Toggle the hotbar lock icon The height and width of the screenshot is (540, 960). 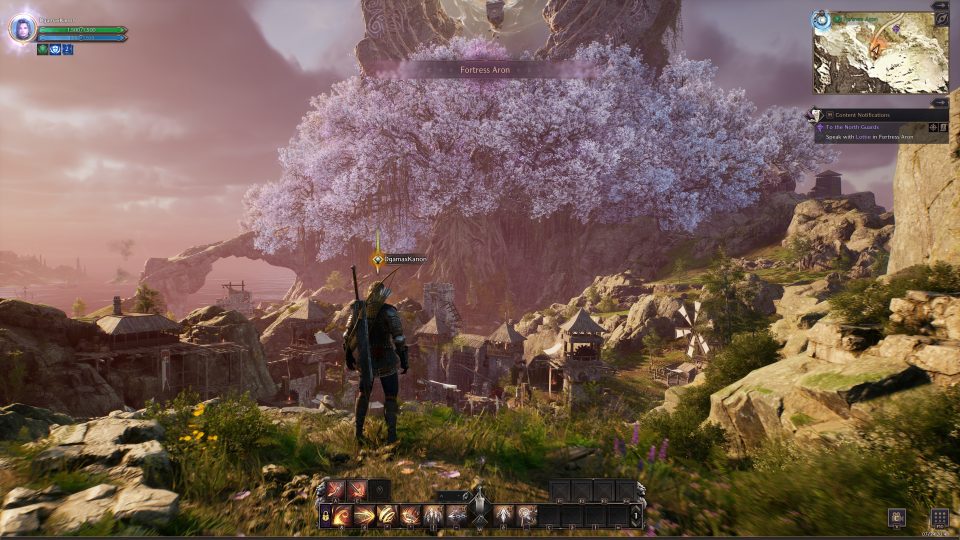click(x=327, y=516)
